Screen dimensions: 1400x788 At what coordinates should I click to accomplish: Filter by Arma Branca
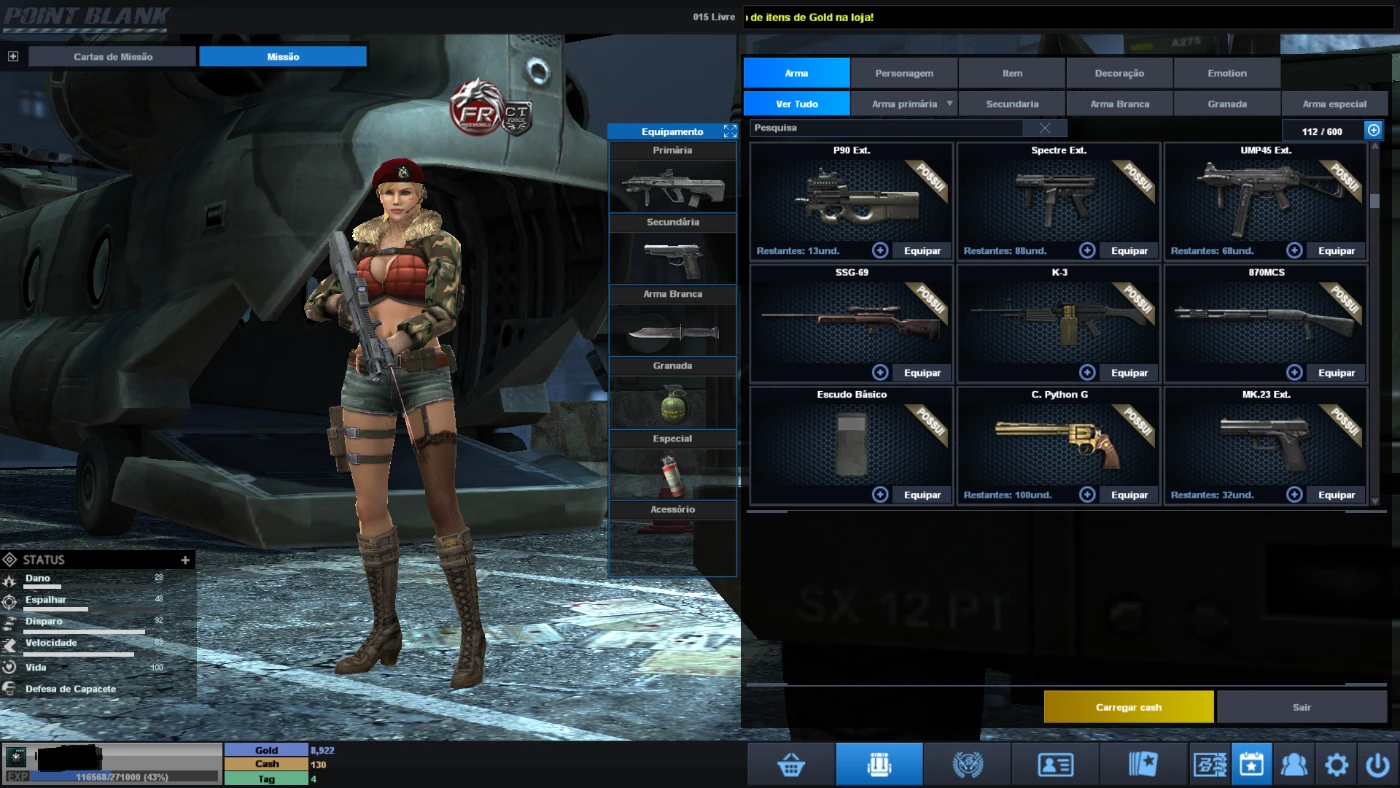[x=1119, y=104]
